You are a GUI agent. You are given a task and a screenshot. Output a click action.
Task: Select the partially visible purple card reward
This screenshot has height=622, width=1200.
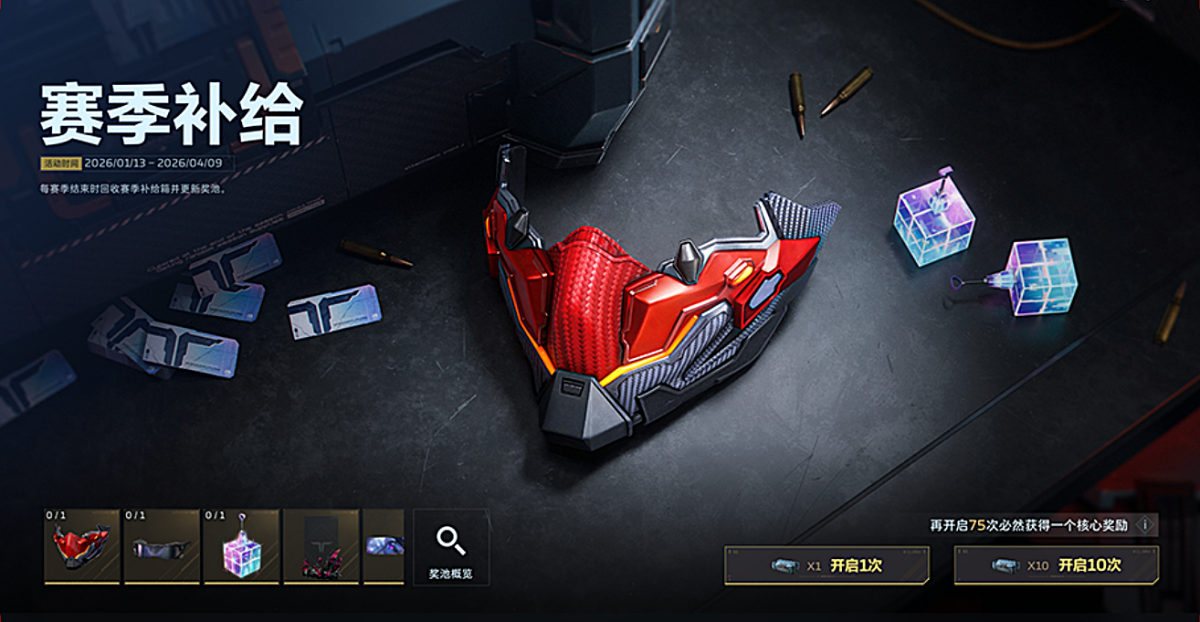(x=384, y=547)
